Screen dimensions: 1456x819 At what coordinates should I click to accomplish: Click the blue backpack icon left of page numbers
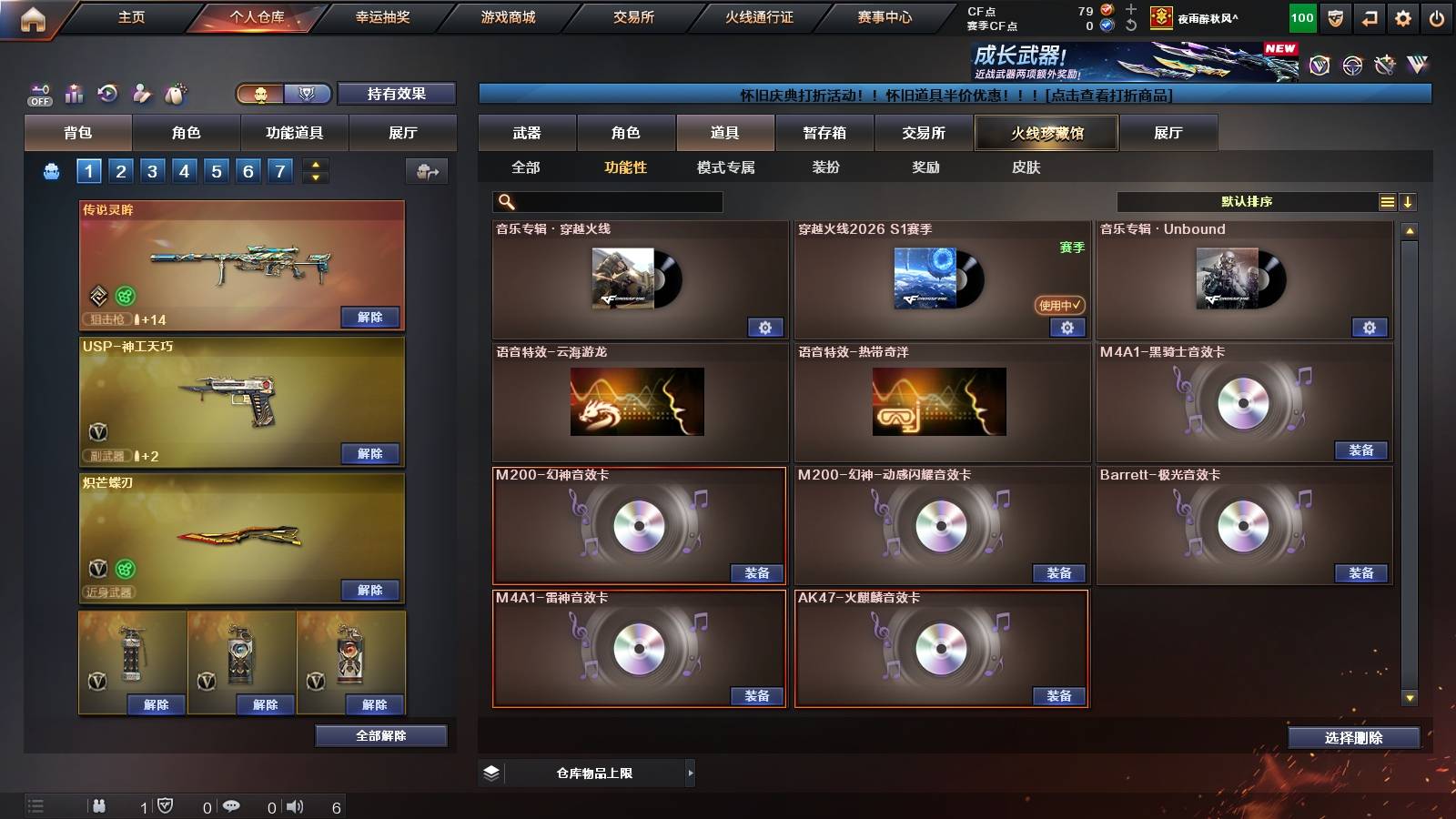[52, 171]
